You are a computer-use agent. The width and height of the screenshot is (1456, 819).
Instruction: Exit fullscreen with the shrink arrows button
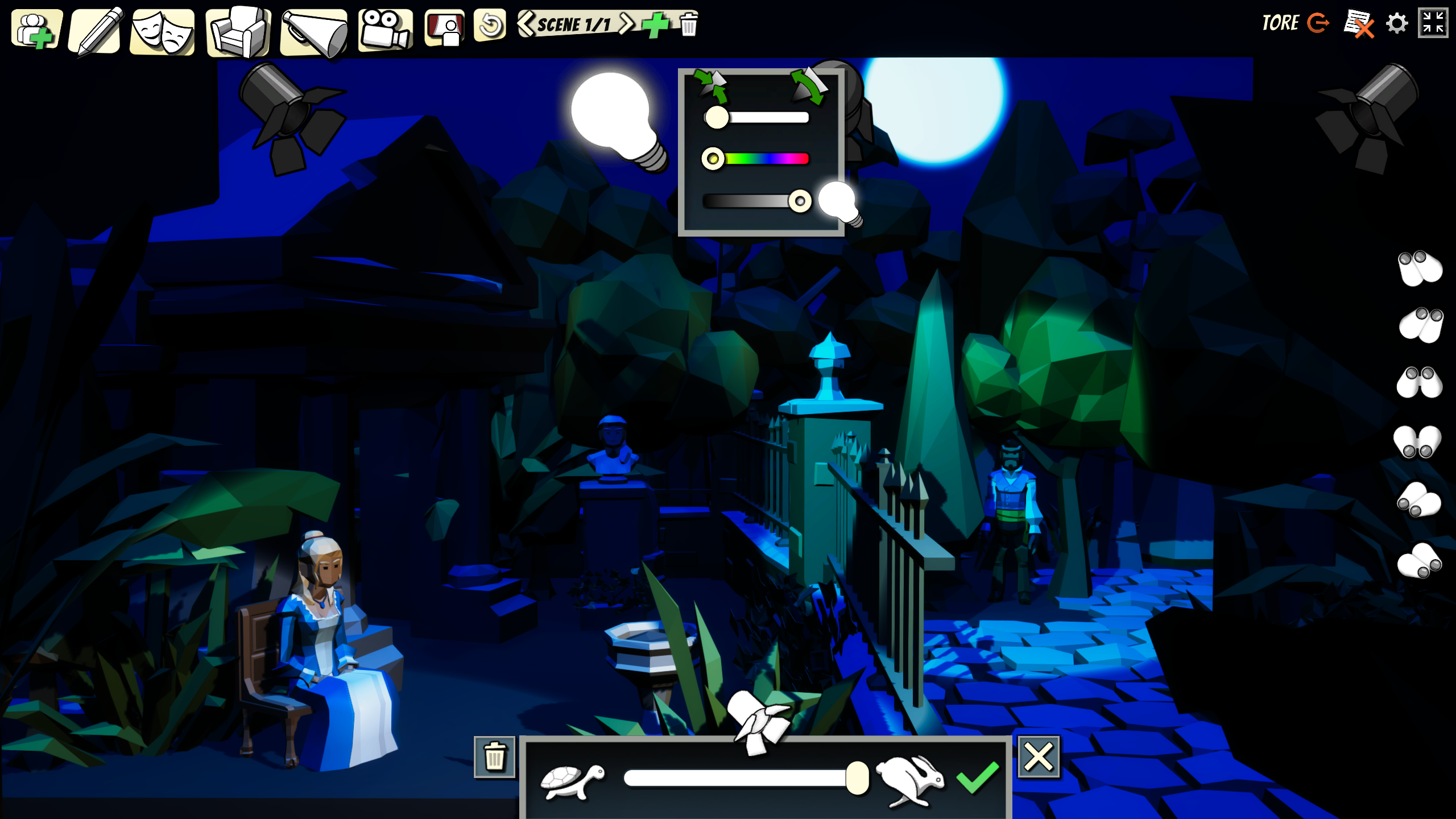click(1433, 23)
